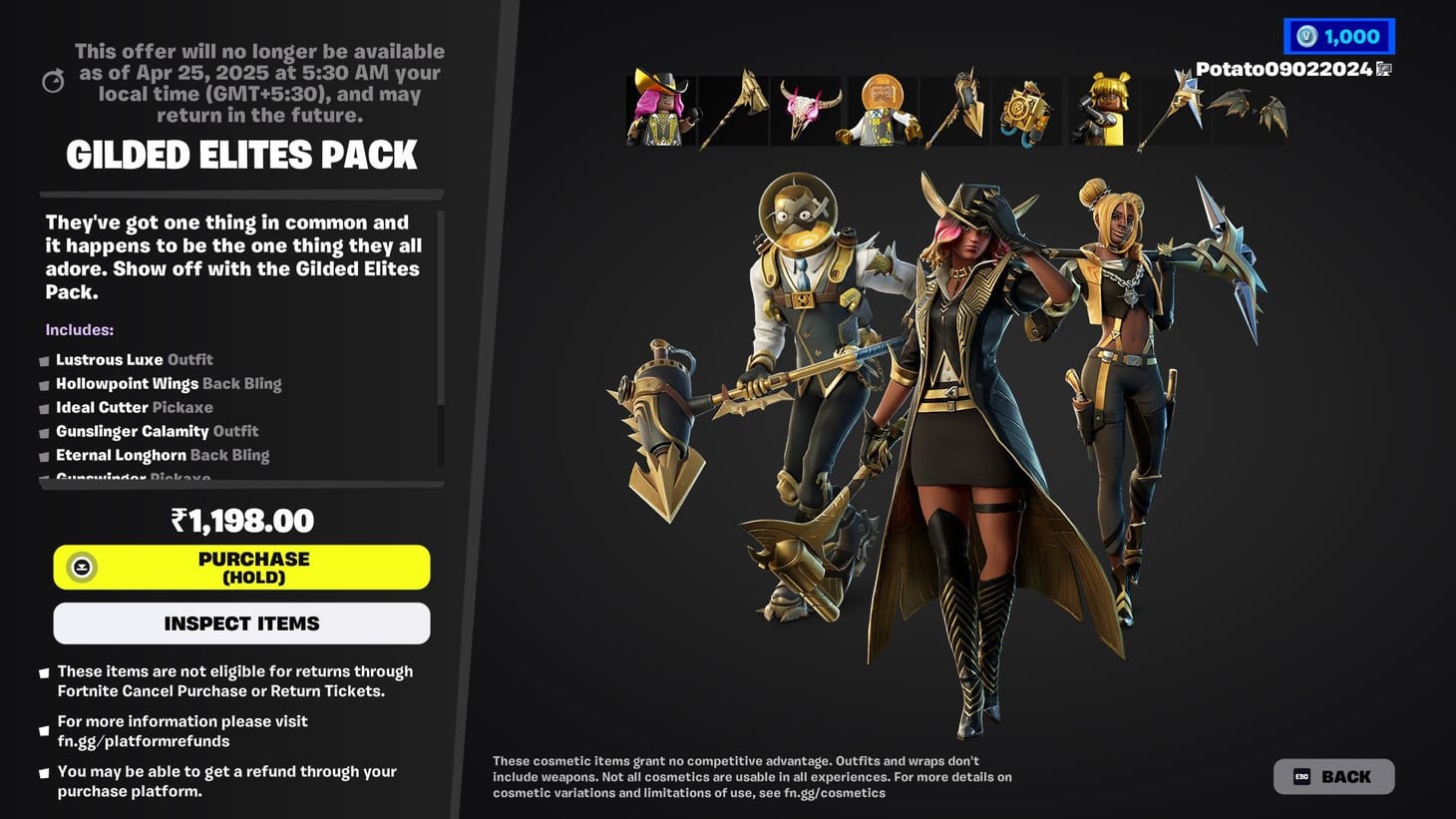
Task: Select the golden backpack back bling icon
Action: coord(1027,110)
